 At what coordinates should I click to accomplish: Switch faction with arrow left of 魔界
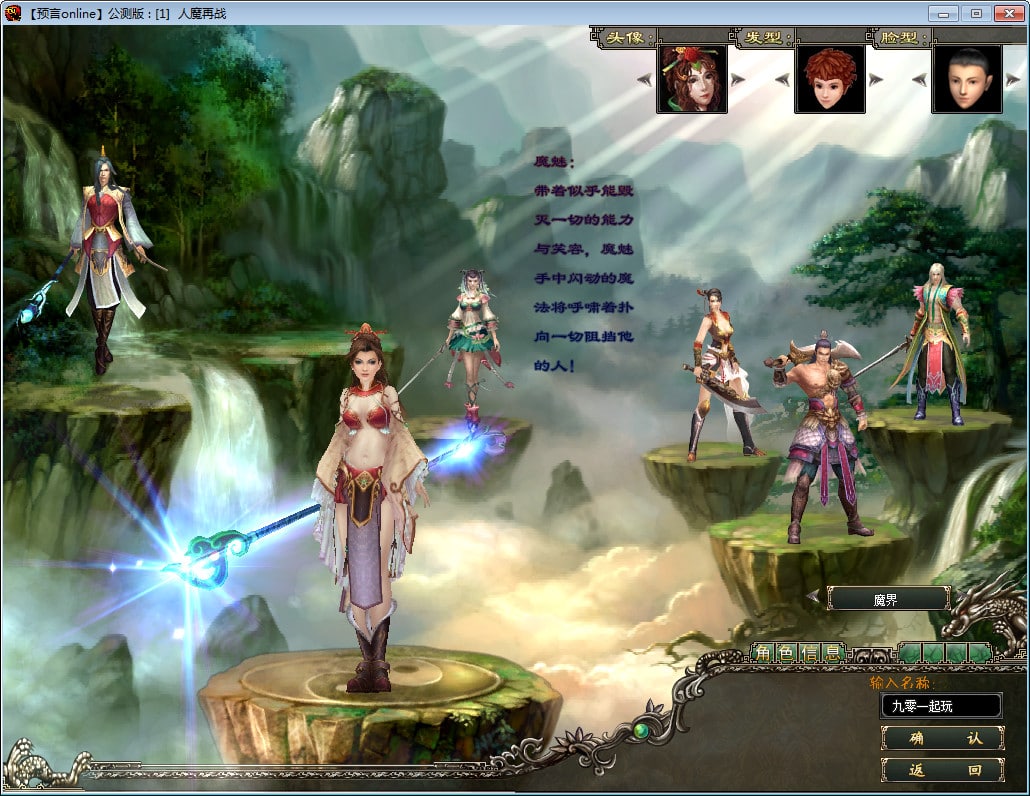click(813, 598)
